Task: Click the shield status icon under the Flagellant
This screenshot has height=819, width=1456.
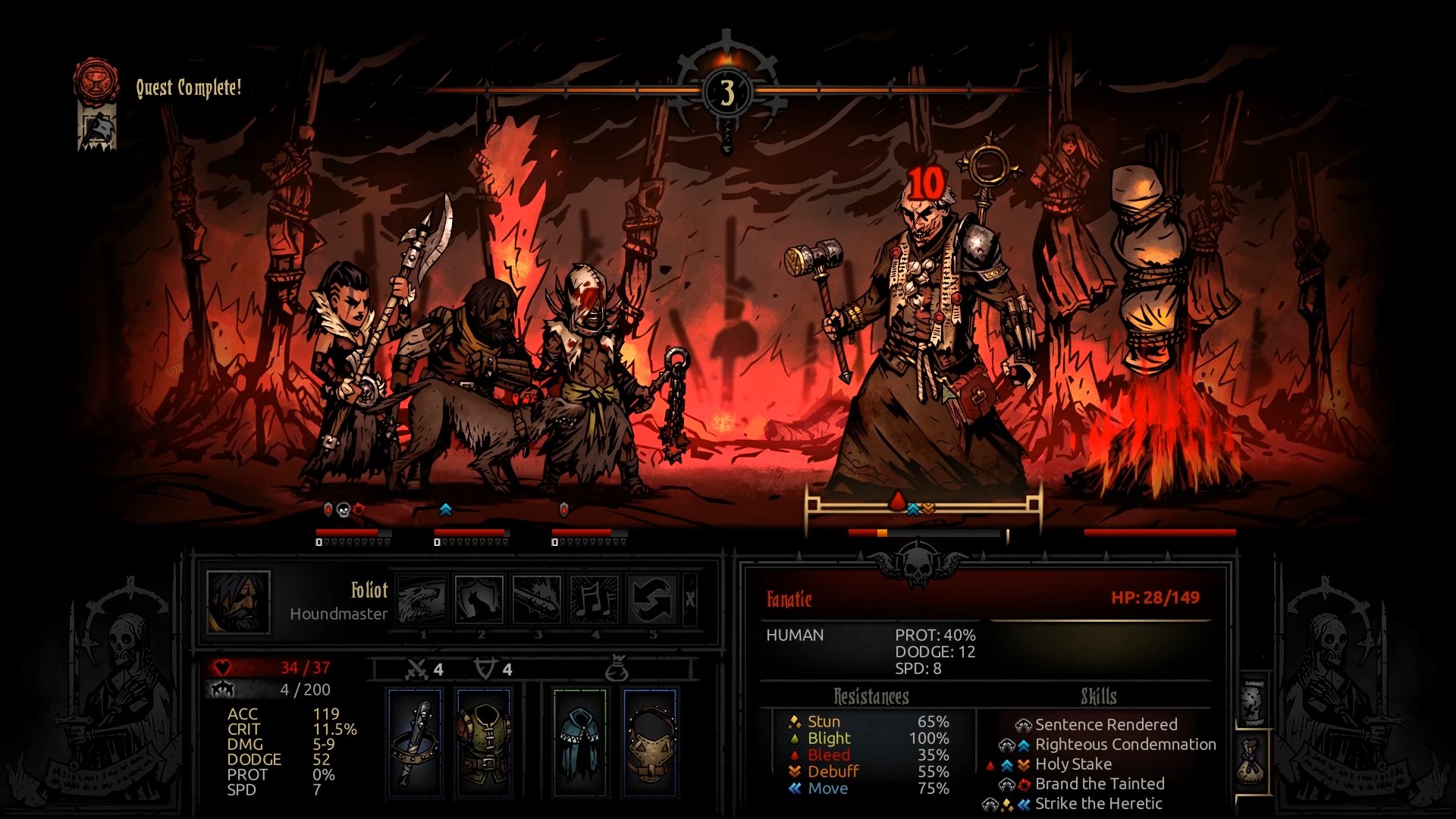Action: pos(563,510)
